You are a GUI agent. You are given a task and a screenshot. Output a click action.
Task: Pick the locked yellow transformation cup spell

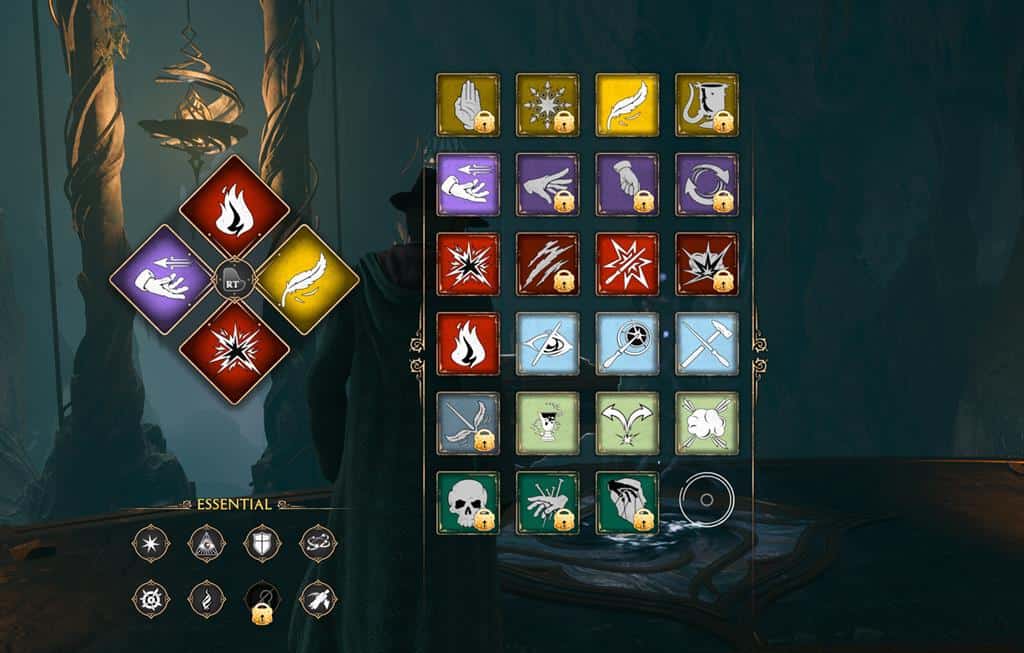(x=707, y=105)
